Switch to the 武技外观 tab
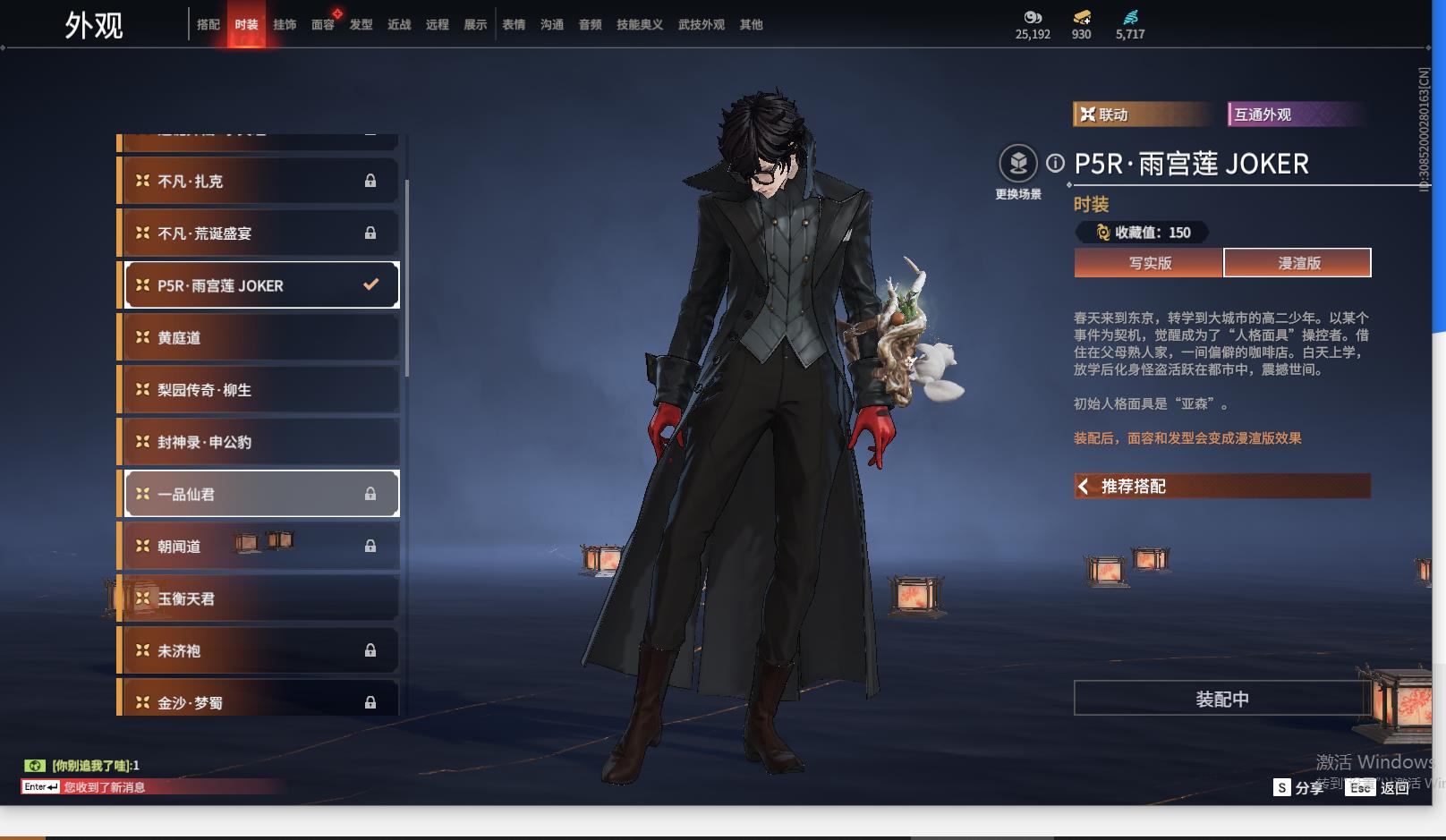Screen dimensions: 1446x840 [x=702, y=25]
